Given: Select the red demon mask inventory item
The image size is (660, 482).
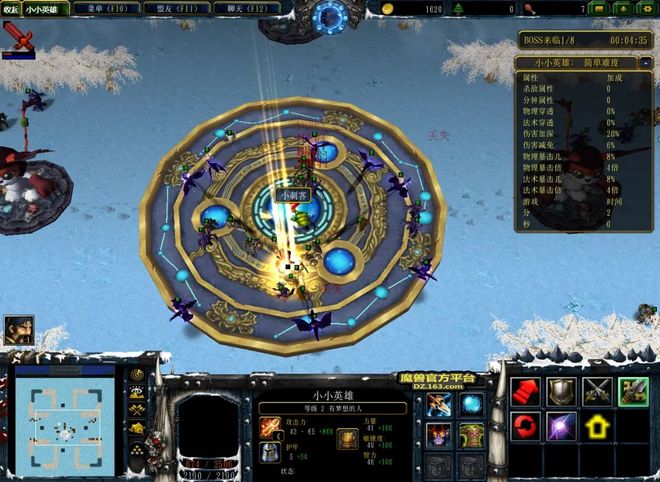Looking at the screenshot, I should (440, 436).
